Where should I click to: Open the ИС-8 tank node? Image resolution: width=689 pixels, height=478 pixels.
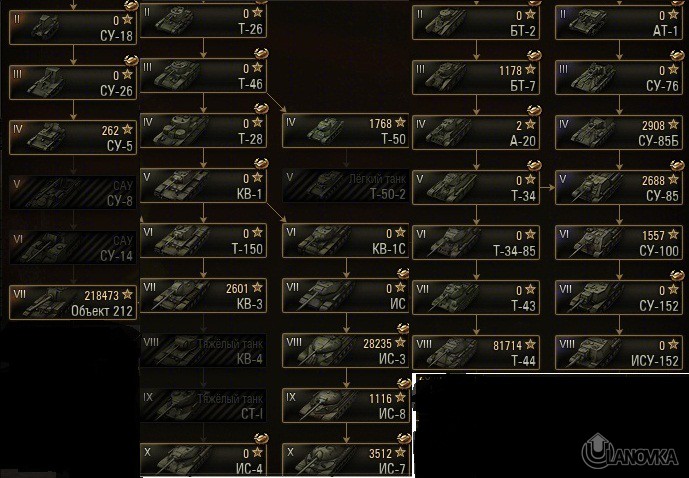point(347,405)
